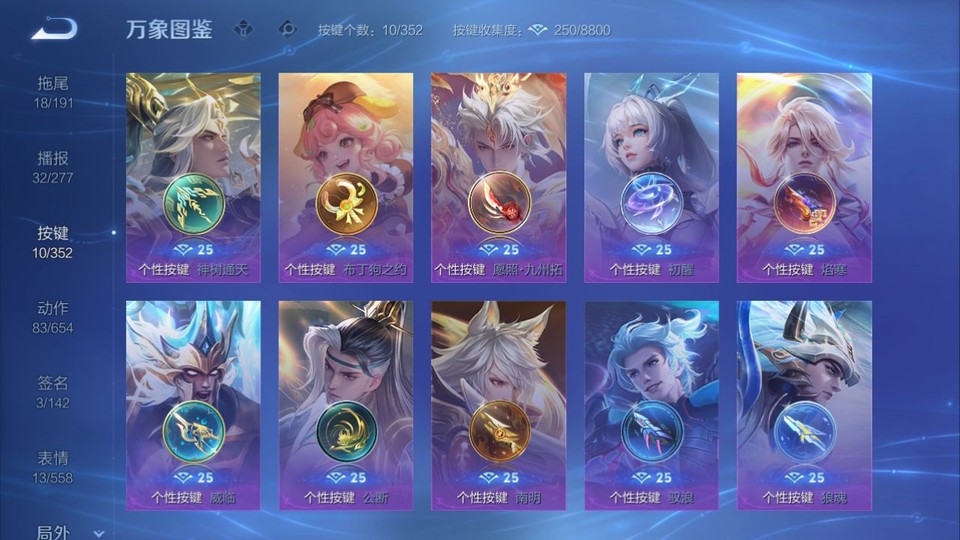Image resolution: width=960 pixels, height=540 pixels.
Task: Select the 威临 key skin card
Action: pos(193,405)
